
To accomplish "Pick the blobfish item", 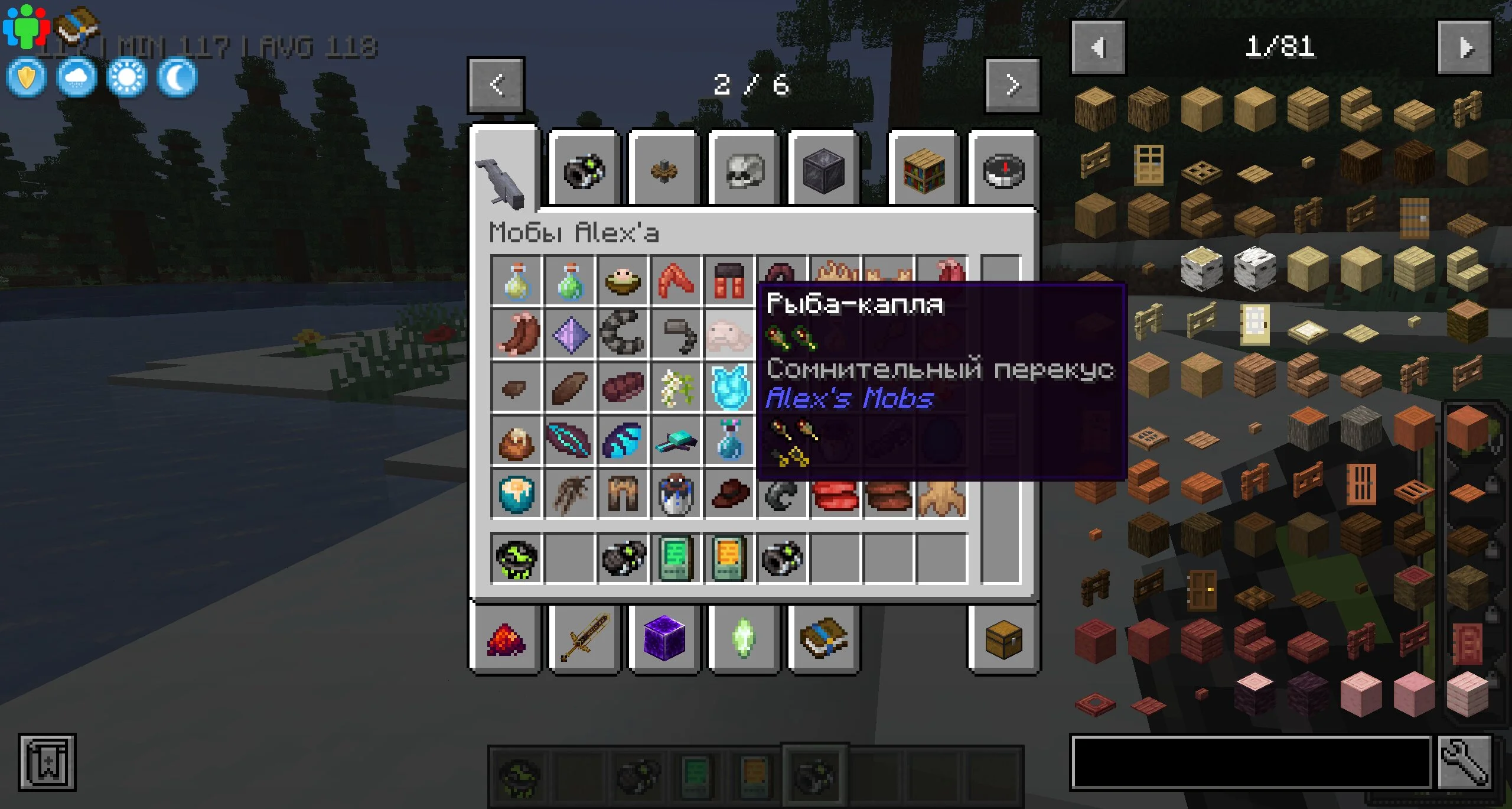I will (x=729, y=335).
